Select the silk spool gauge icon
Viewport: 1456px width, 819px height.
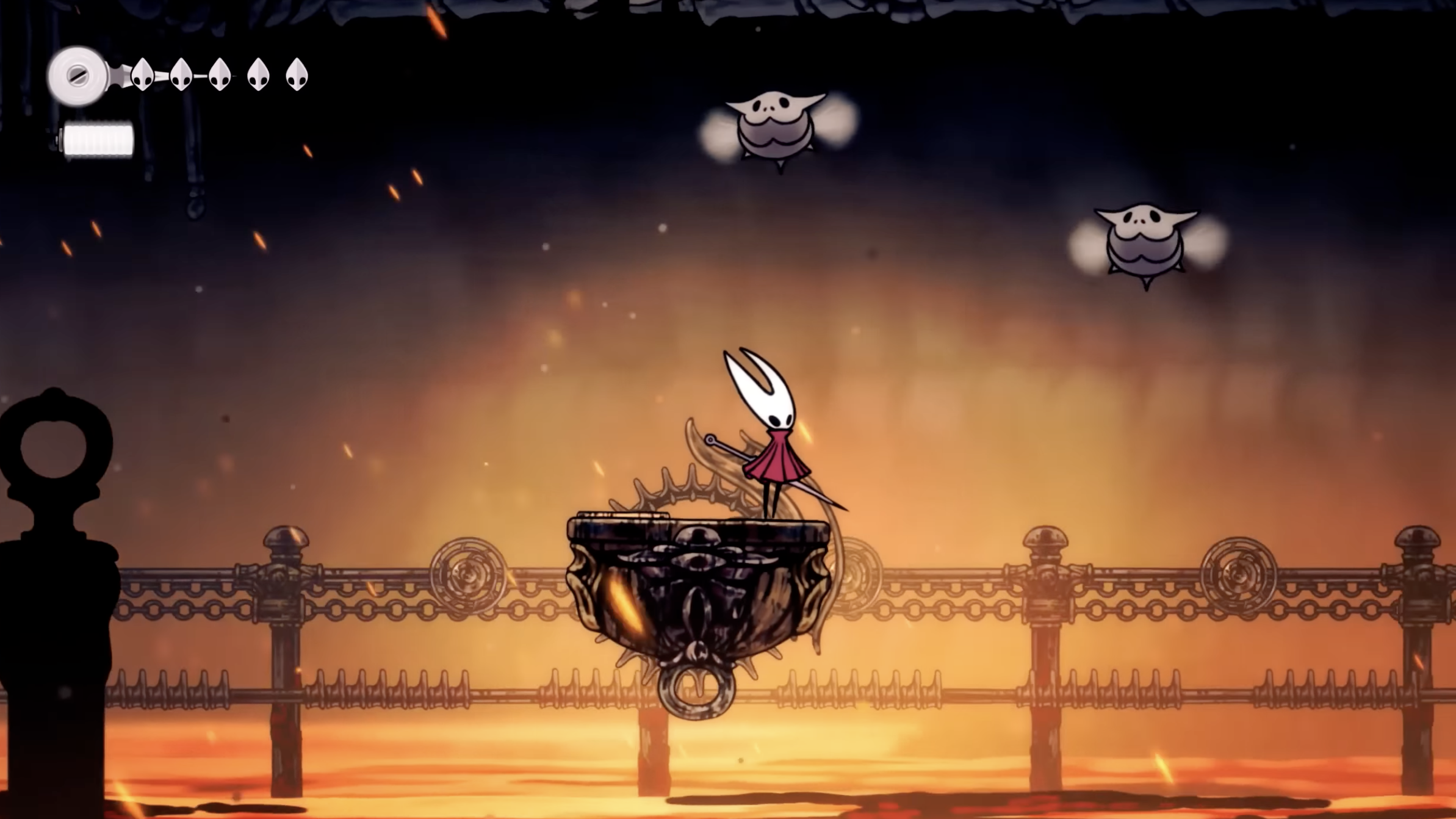[x=78, y=74]
